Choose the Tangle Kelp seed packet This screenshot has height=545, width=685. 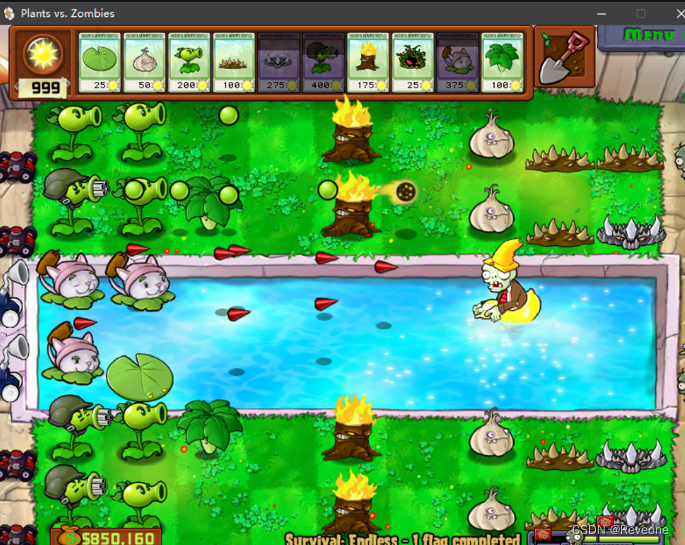tap(412, 62)
